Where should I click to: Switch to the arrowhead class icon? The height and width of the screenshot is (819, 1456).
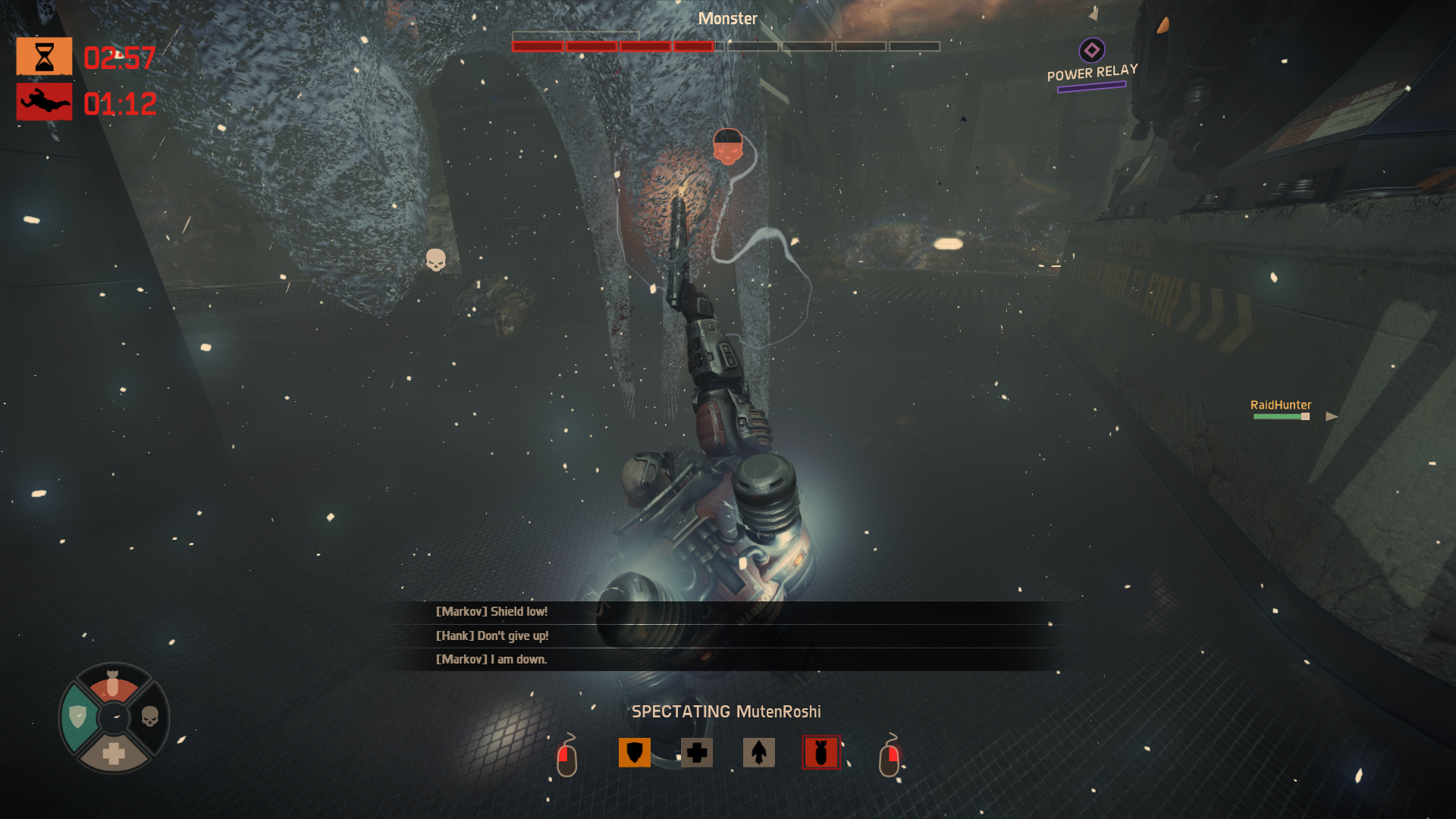tap(758, 752)
